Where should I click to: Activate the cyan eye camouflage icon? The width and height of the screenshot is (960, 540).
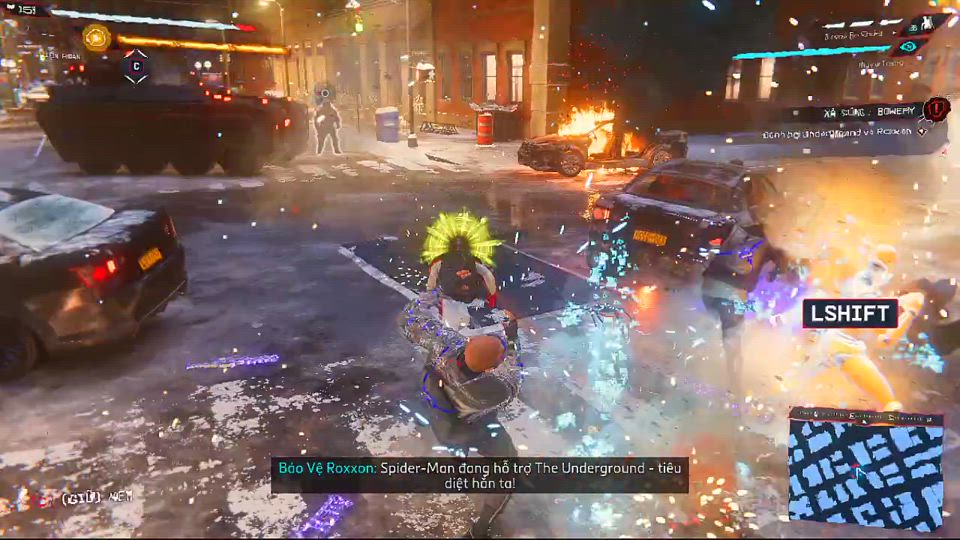point(907,46)
